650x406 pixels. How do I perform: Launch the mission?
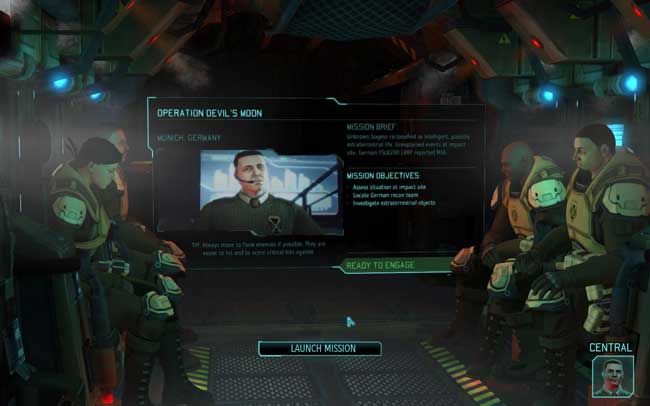(320, 348)
